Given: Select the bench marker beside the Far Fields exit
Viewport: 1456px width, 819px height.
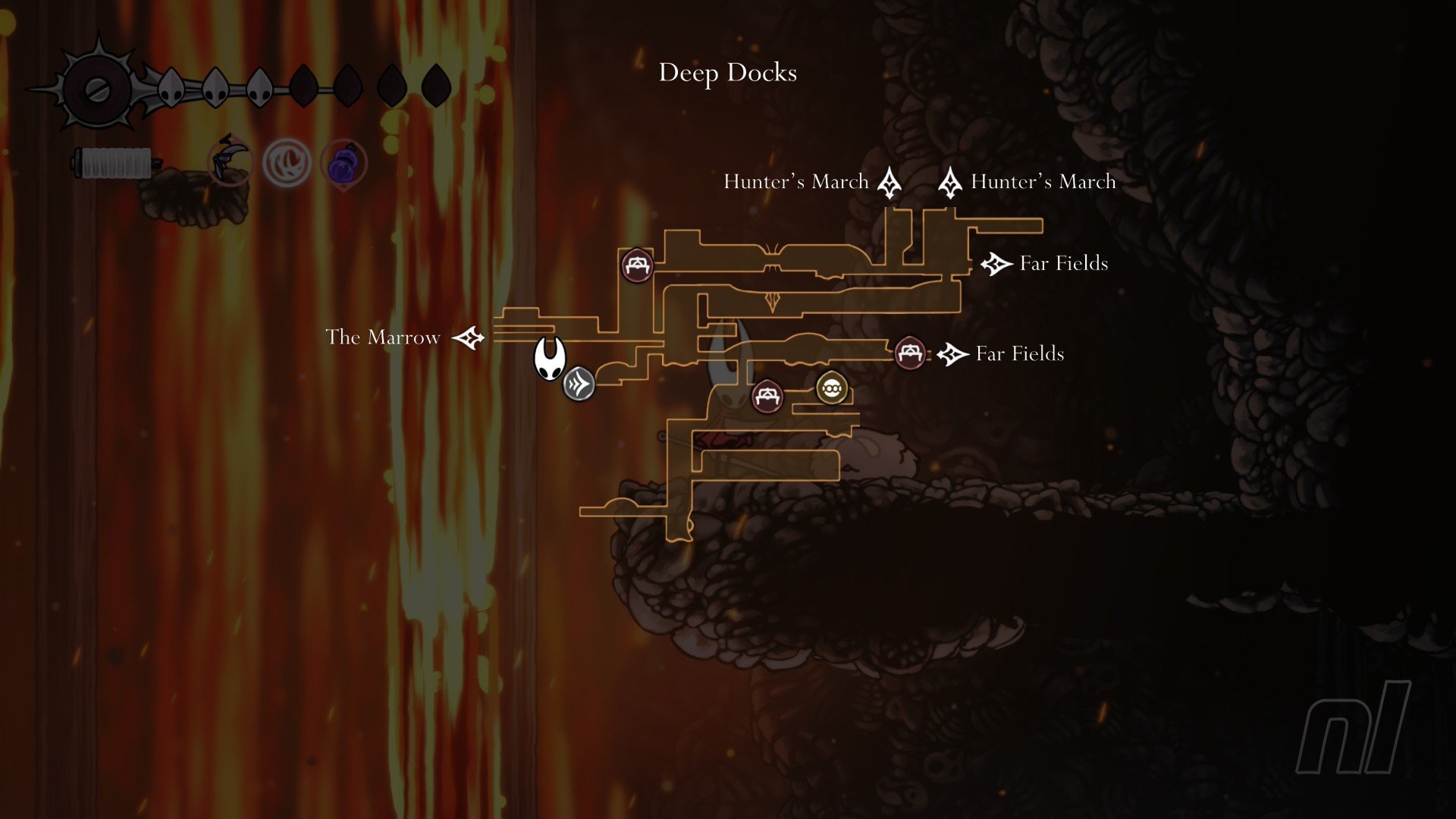Looking at the screenshot, I should (909, 353).
